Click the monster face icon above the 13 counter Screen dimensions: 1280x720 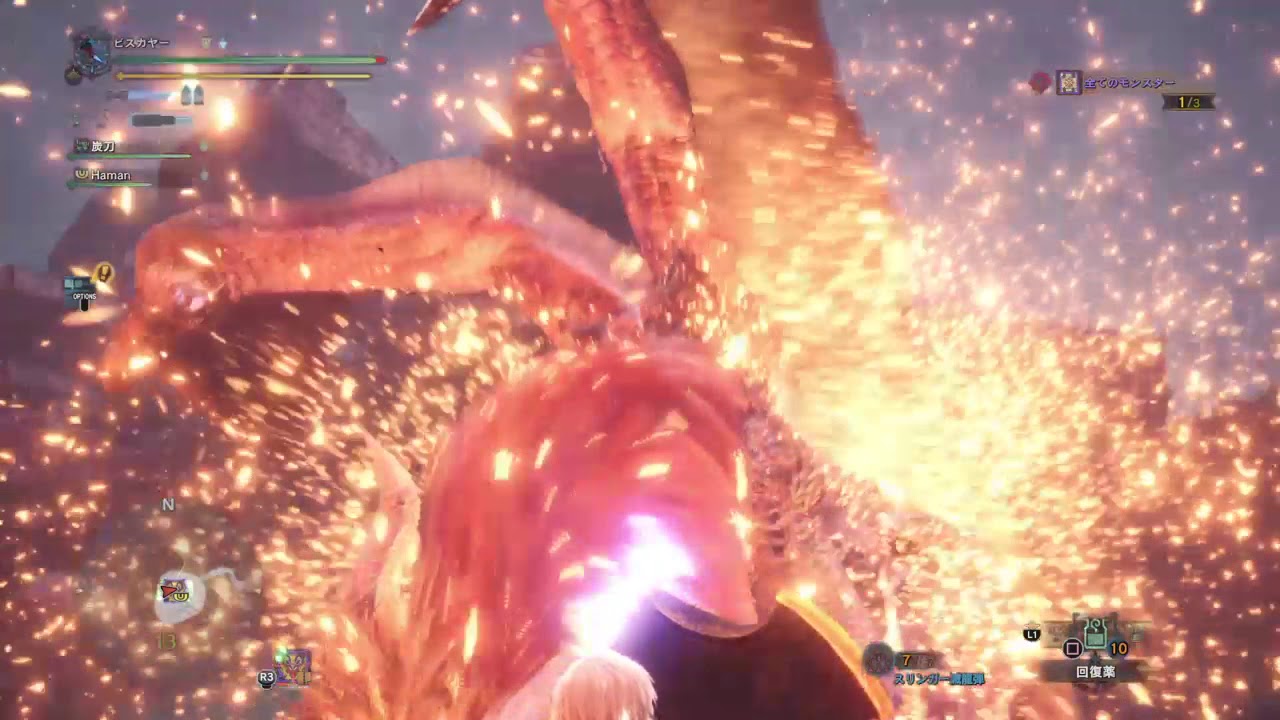(x=175, y=590)
